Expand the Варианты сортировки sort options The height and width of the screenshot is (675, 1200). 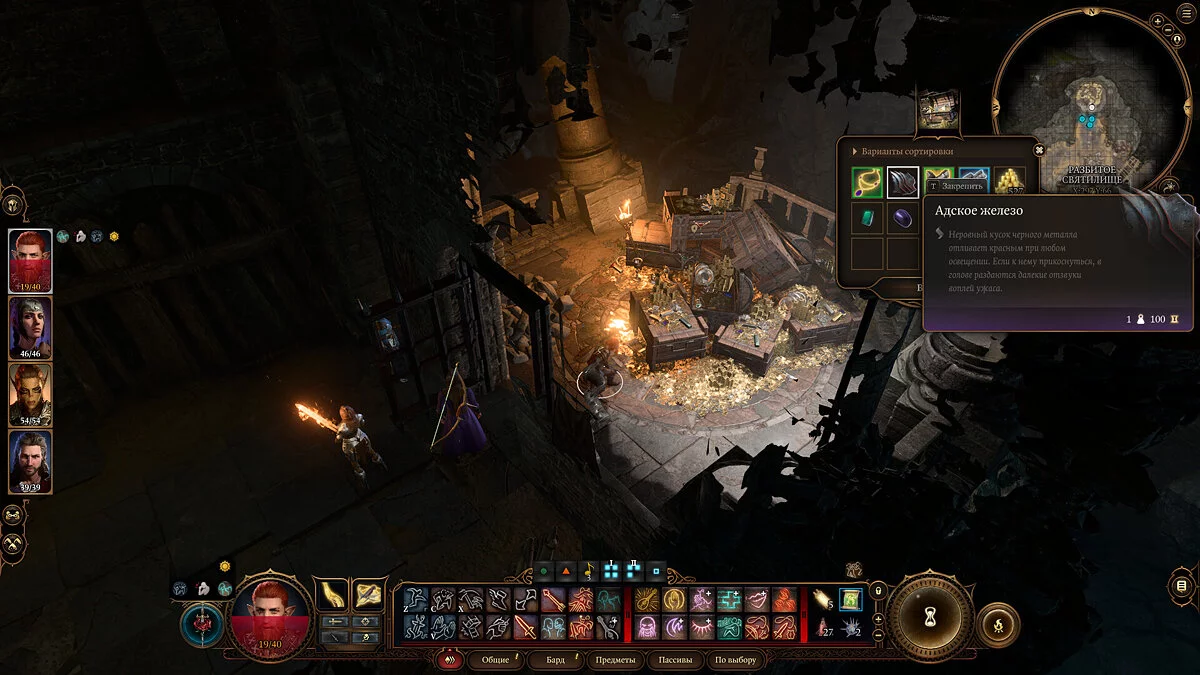point(853,151)
